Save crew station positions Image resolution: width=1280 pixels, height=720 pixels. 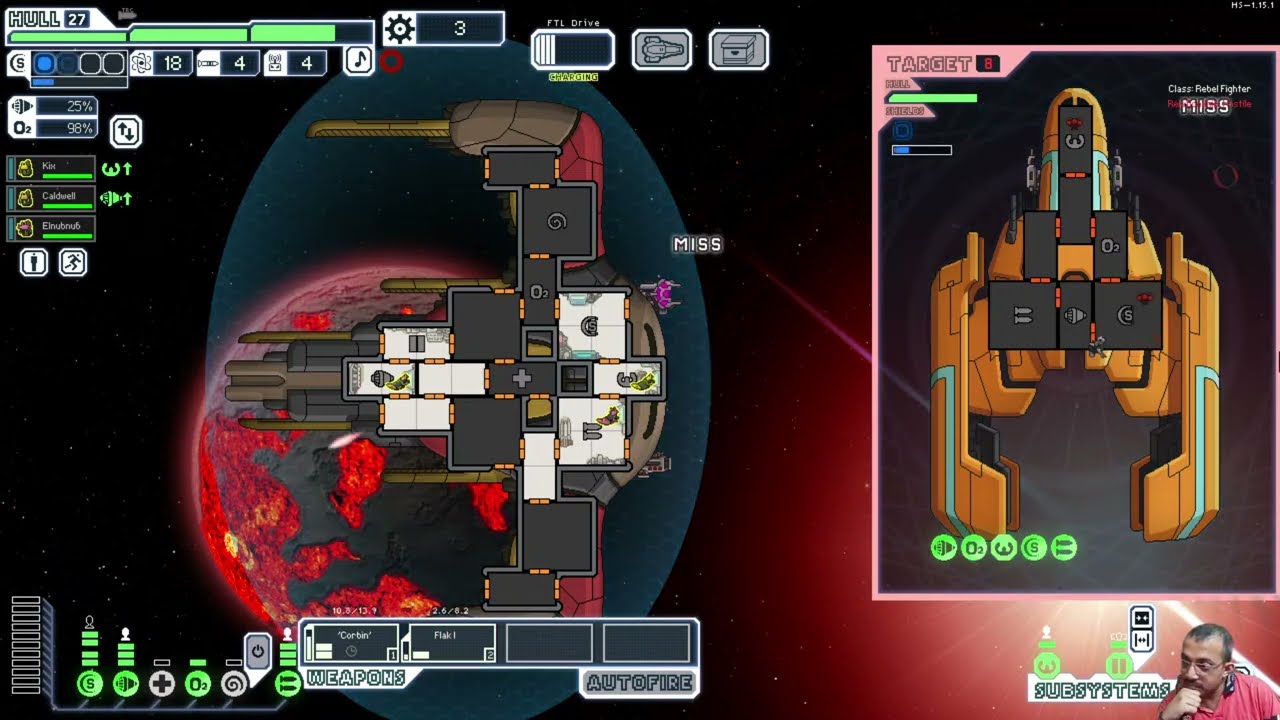click(34, 263)
